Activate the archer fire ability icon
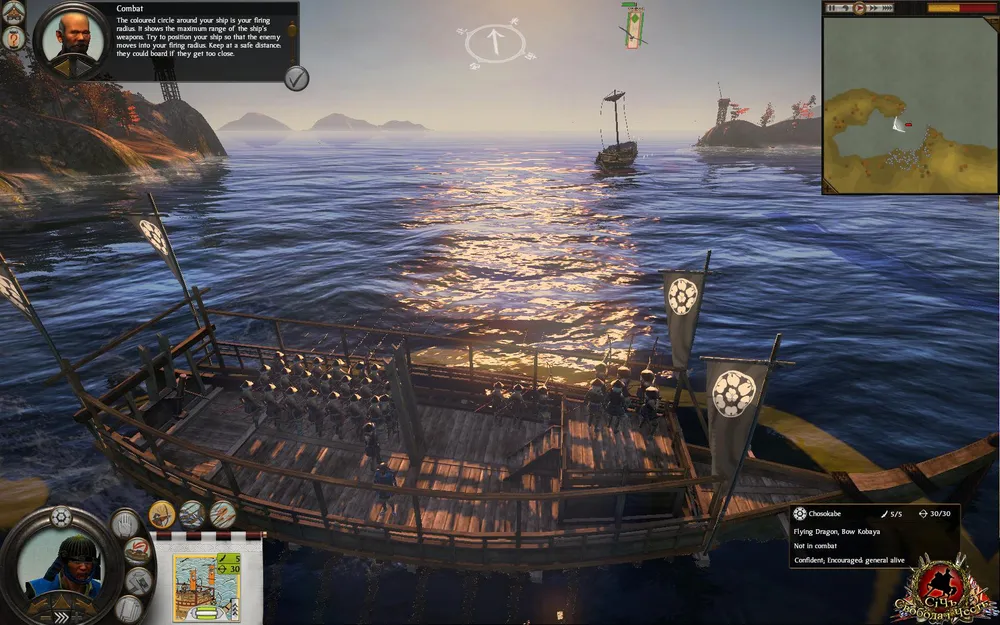Image resolution: width=1000 pixels, height=625 pixels. [163, 514]
